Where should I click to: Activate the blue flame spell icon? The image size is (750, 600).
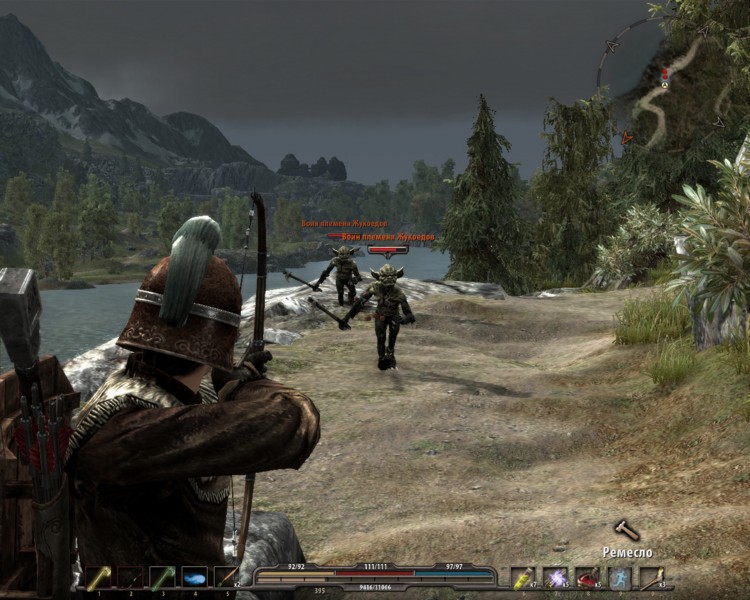pos(194,577)
